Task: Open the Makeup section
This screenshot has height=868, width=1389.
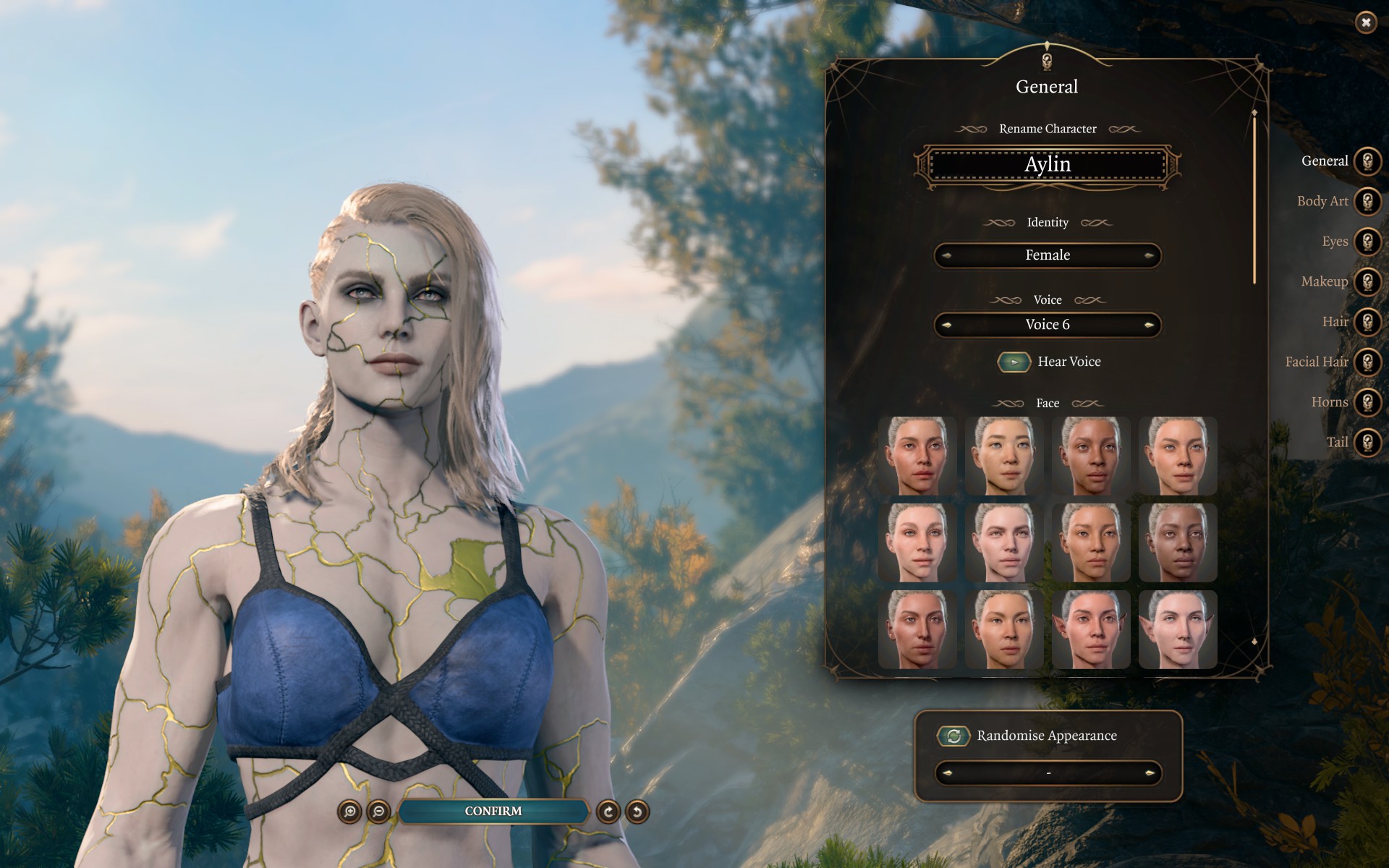Action: pos(1367,281)
